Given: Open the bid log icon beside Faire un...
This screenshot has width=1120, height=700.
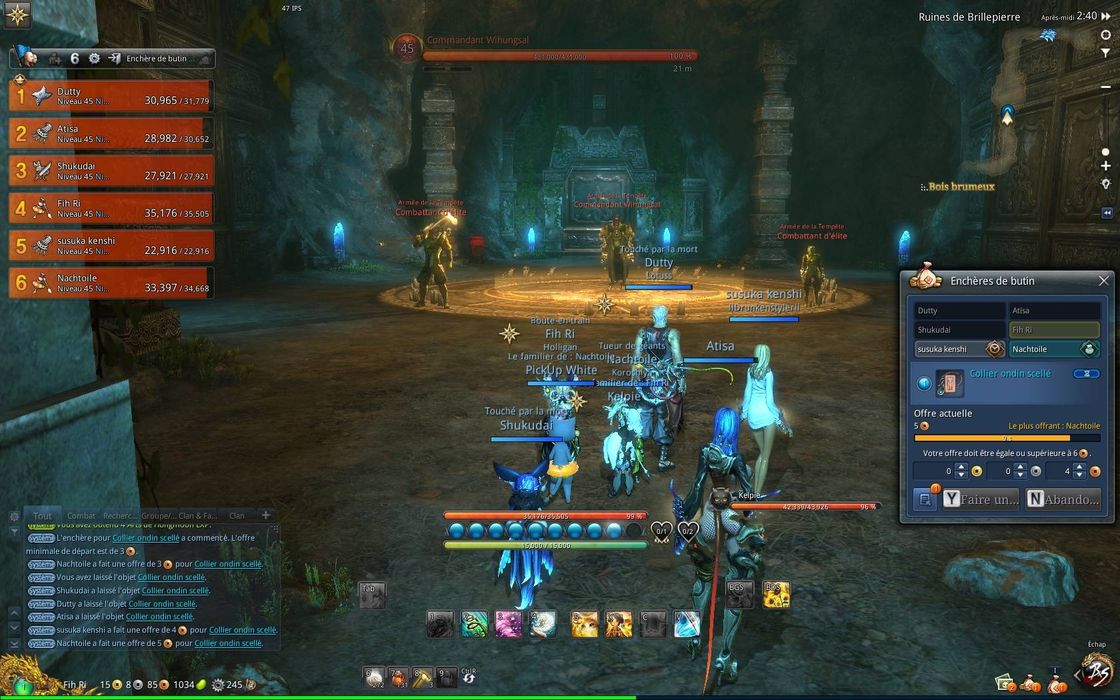Looking at the screenshot, I should click(x=925, y=499).
